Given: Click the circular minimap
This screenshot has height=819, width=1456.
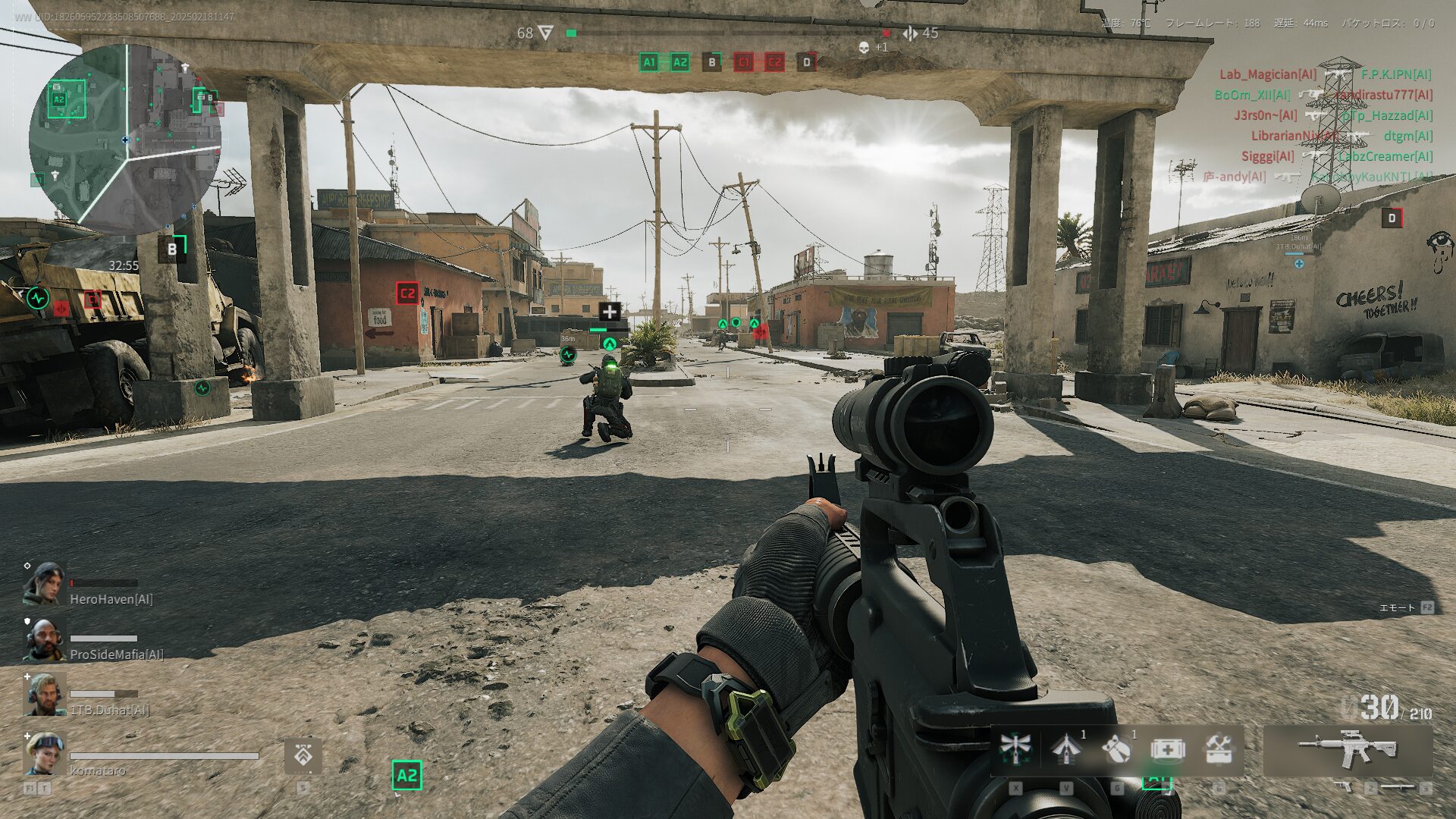Looking at the screenshot, I should pyautogui.click(x=125, y=139).
